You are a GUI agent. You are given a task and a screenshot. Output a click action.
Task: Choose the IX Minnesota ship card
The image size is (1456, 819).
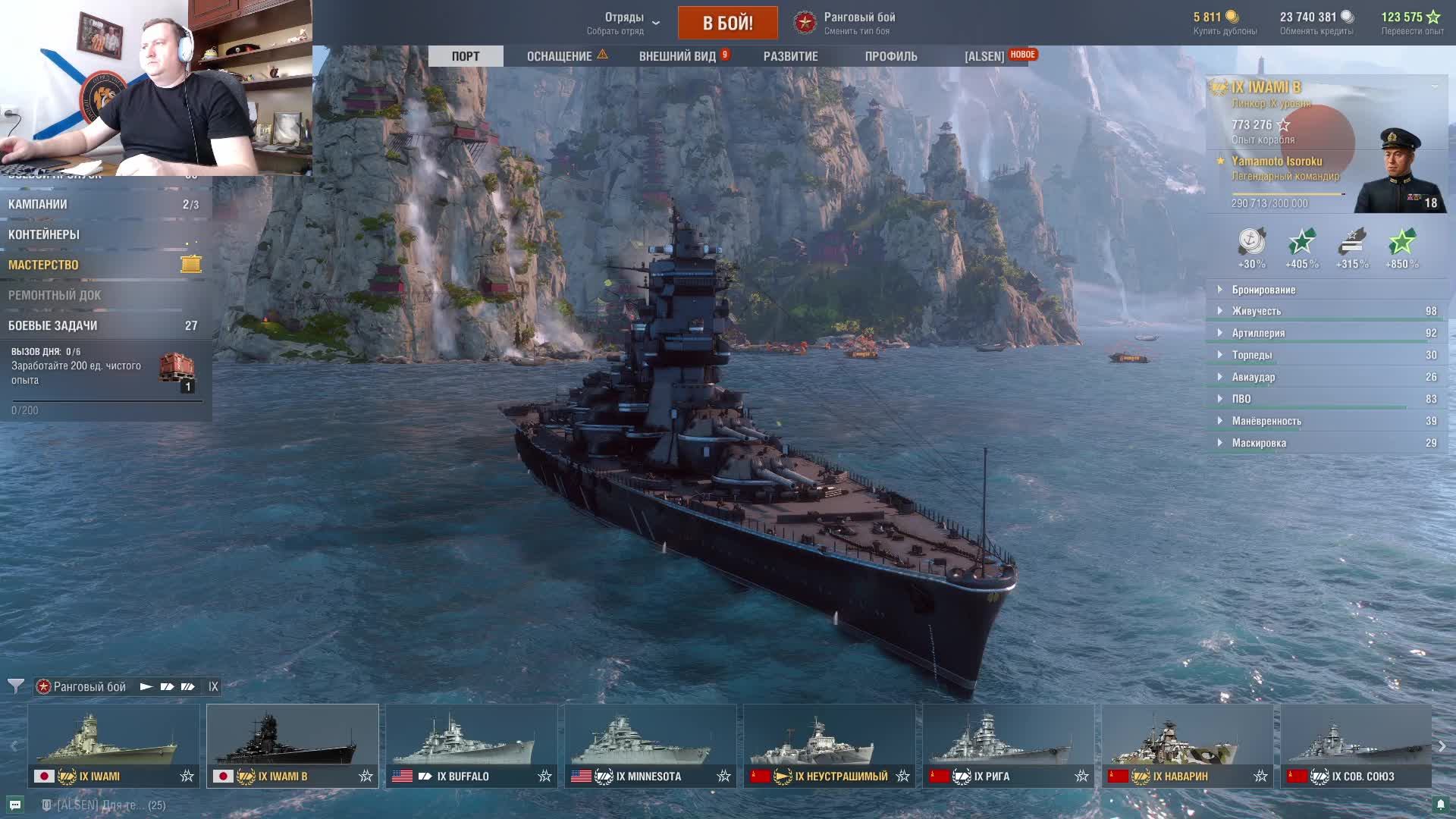(x=650, y=745)
